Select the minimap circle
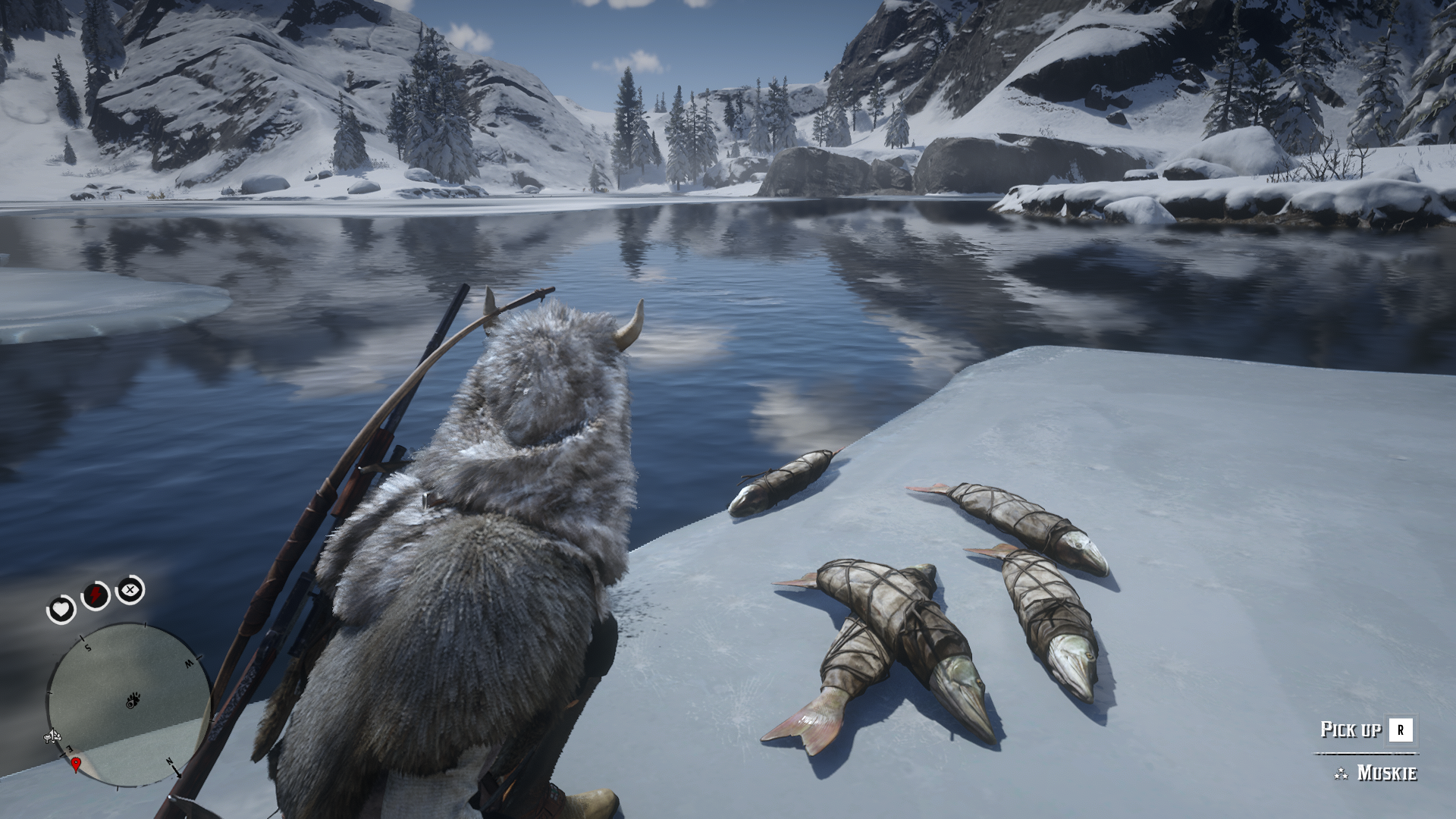 click(126, 705)
